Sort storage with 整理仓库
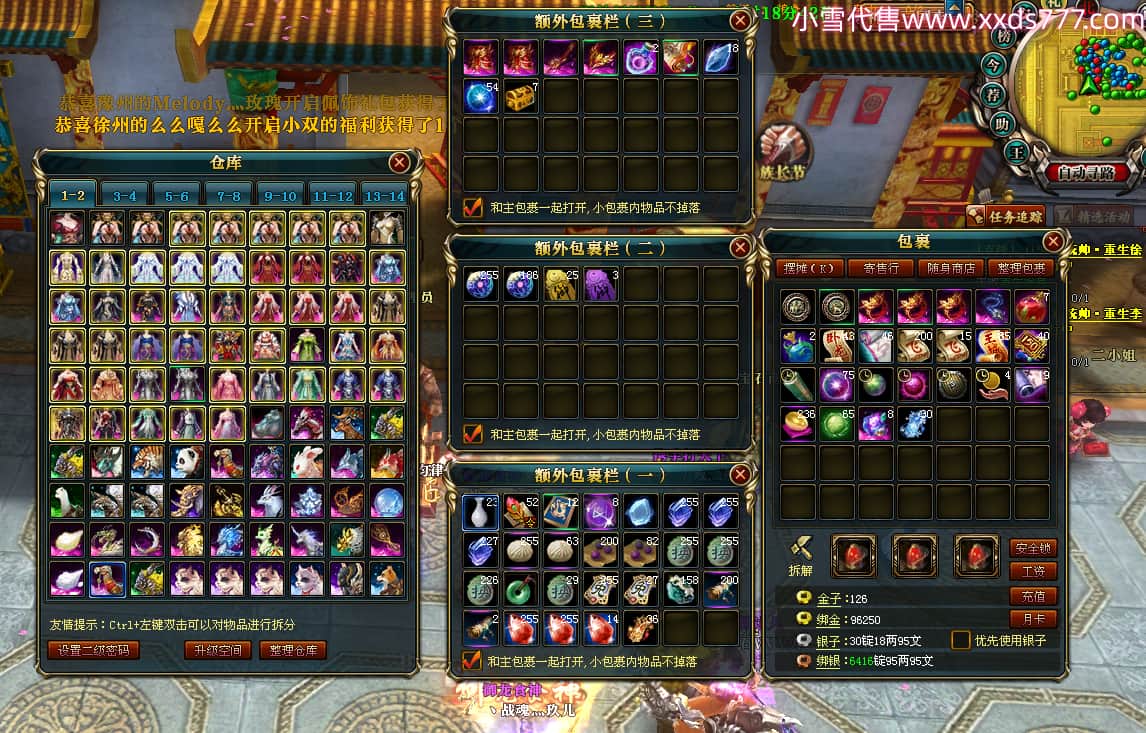The height and width of the screenshot is (733, 1146). tap(294, 650)
